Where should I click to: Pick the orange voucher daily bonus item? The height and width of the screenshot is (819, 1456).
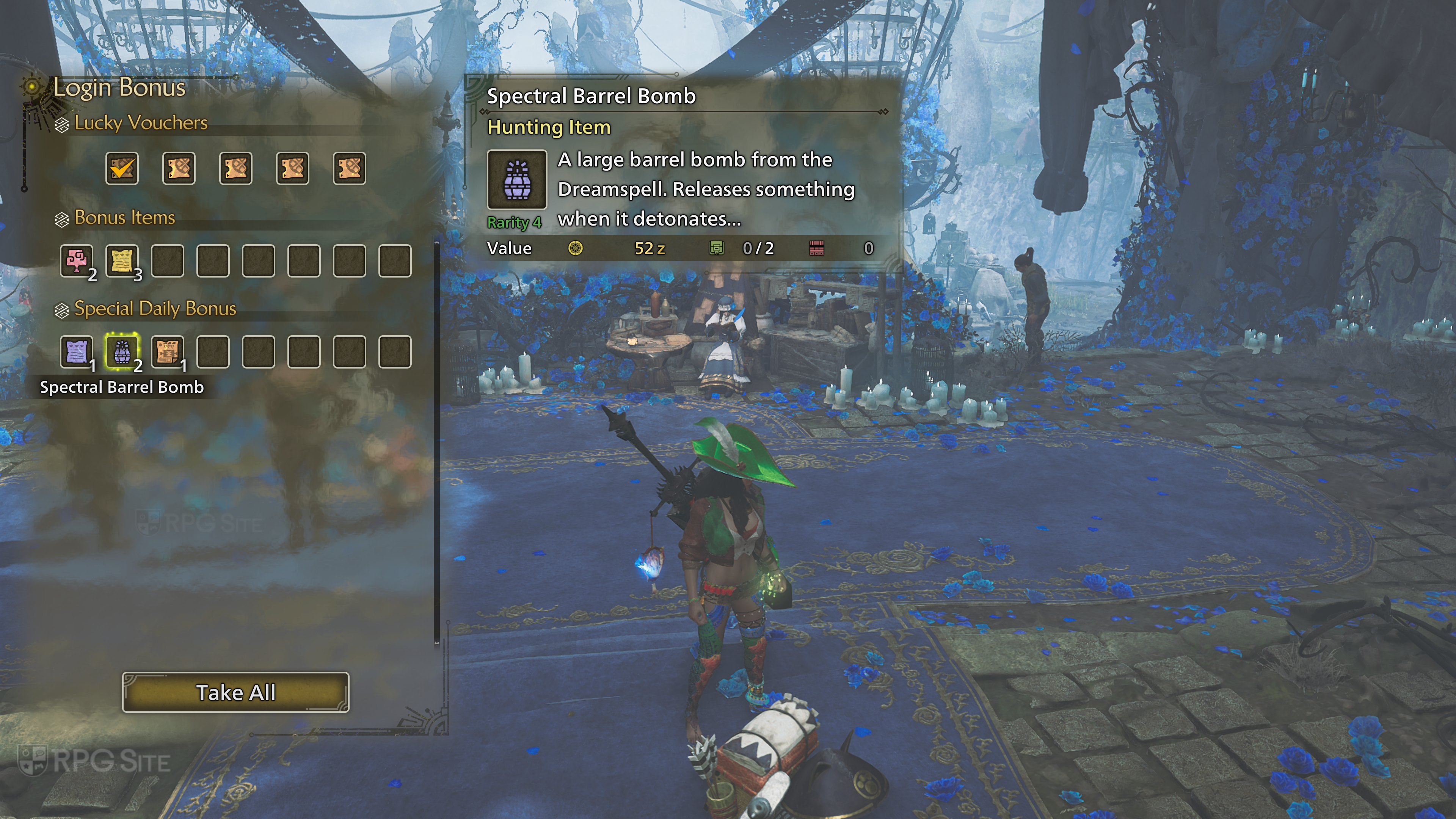tap(167, 351)
